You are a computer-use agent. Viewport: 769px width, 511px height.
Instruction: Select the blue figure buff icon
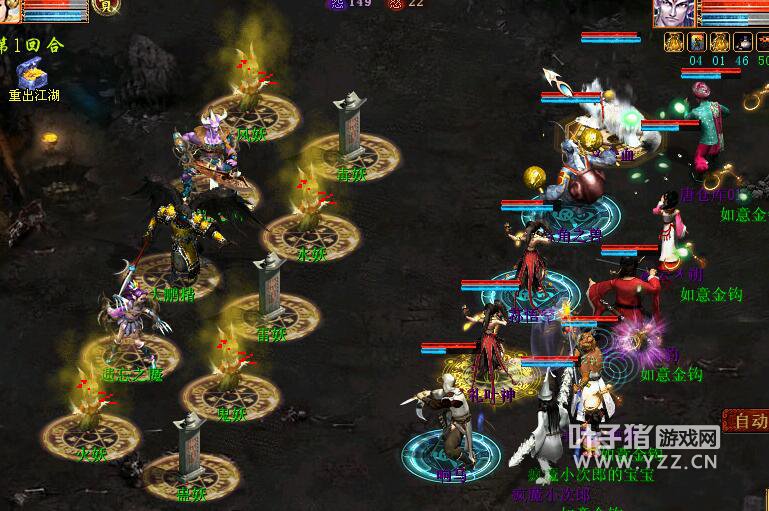coord(696,42)
